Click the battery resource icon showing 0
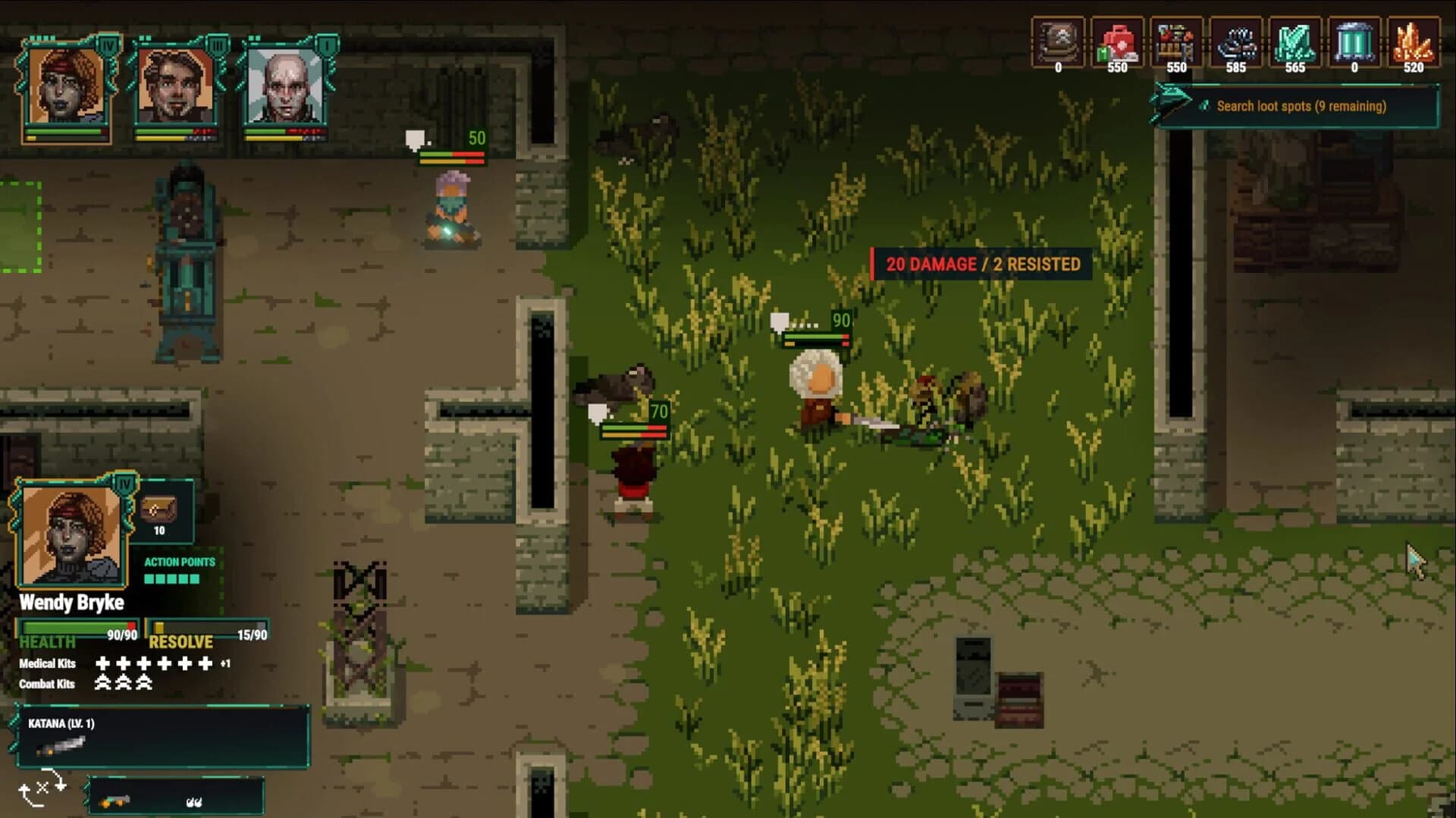The height and width of the screenshot is (818, 1456). pos(1353,42)
